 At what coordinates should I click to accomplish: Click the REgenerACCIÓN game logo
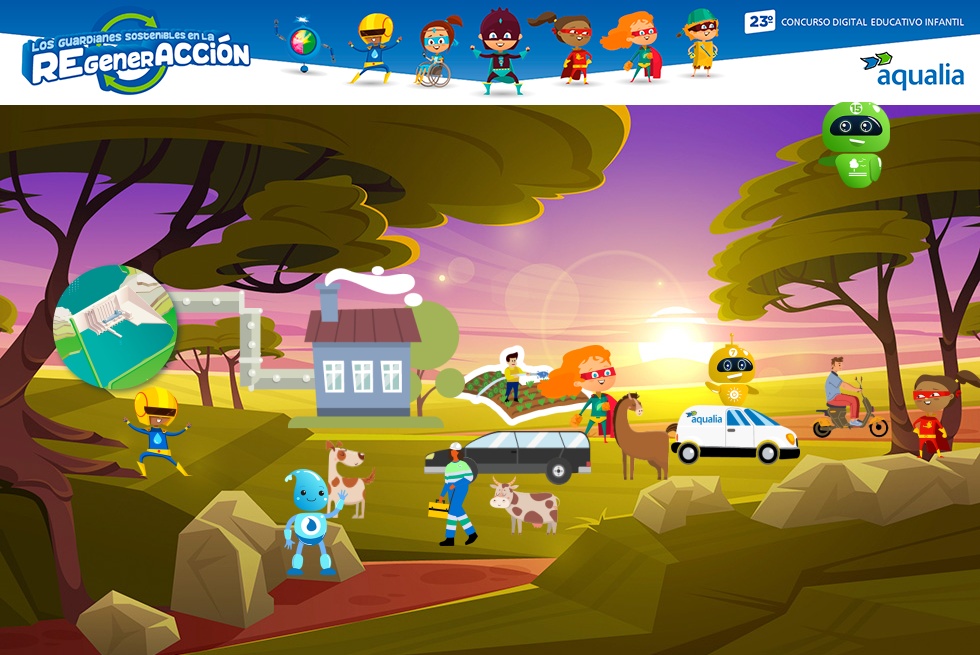(137, 55)
